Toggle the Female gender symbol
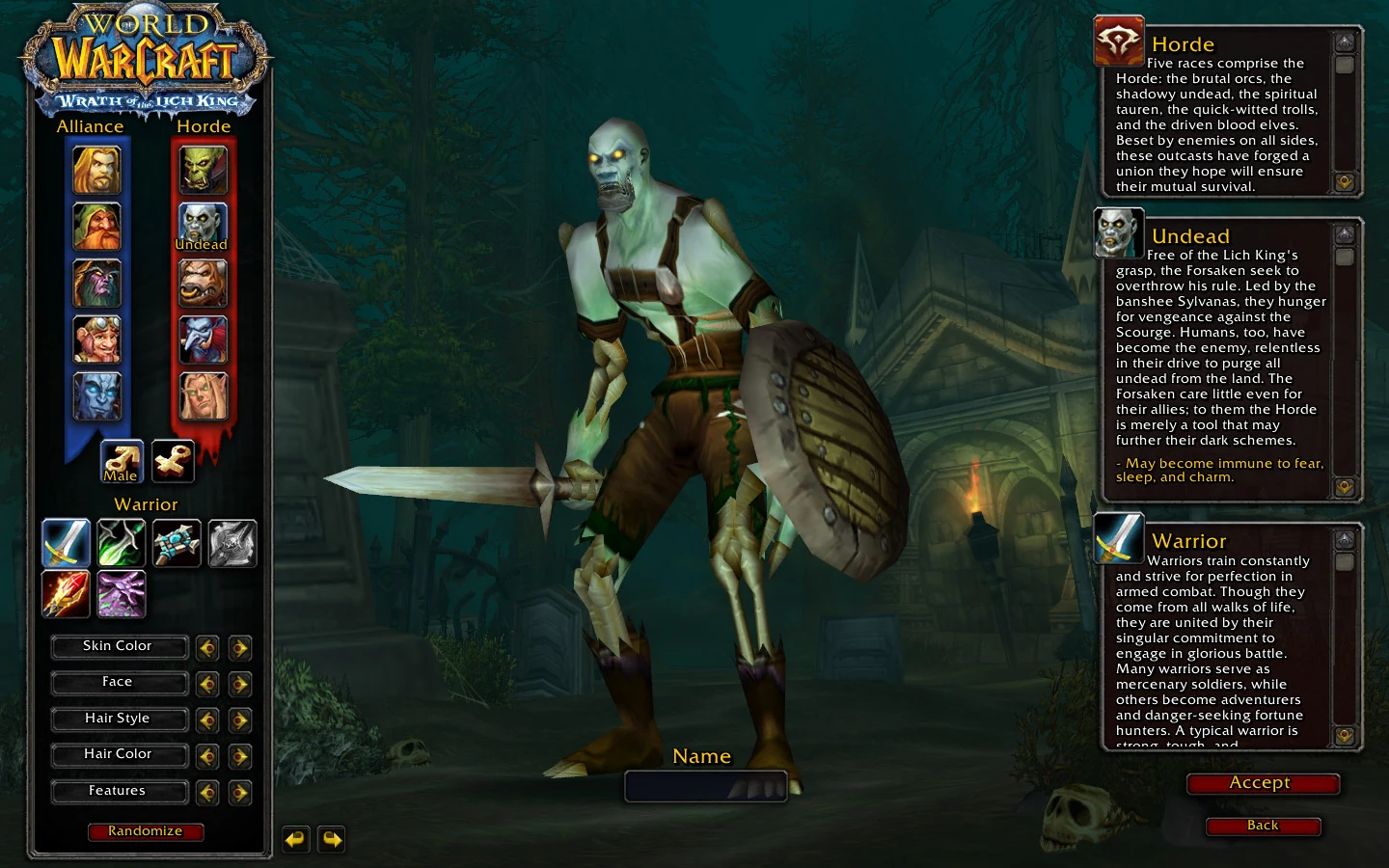 (x=171, y=461)
